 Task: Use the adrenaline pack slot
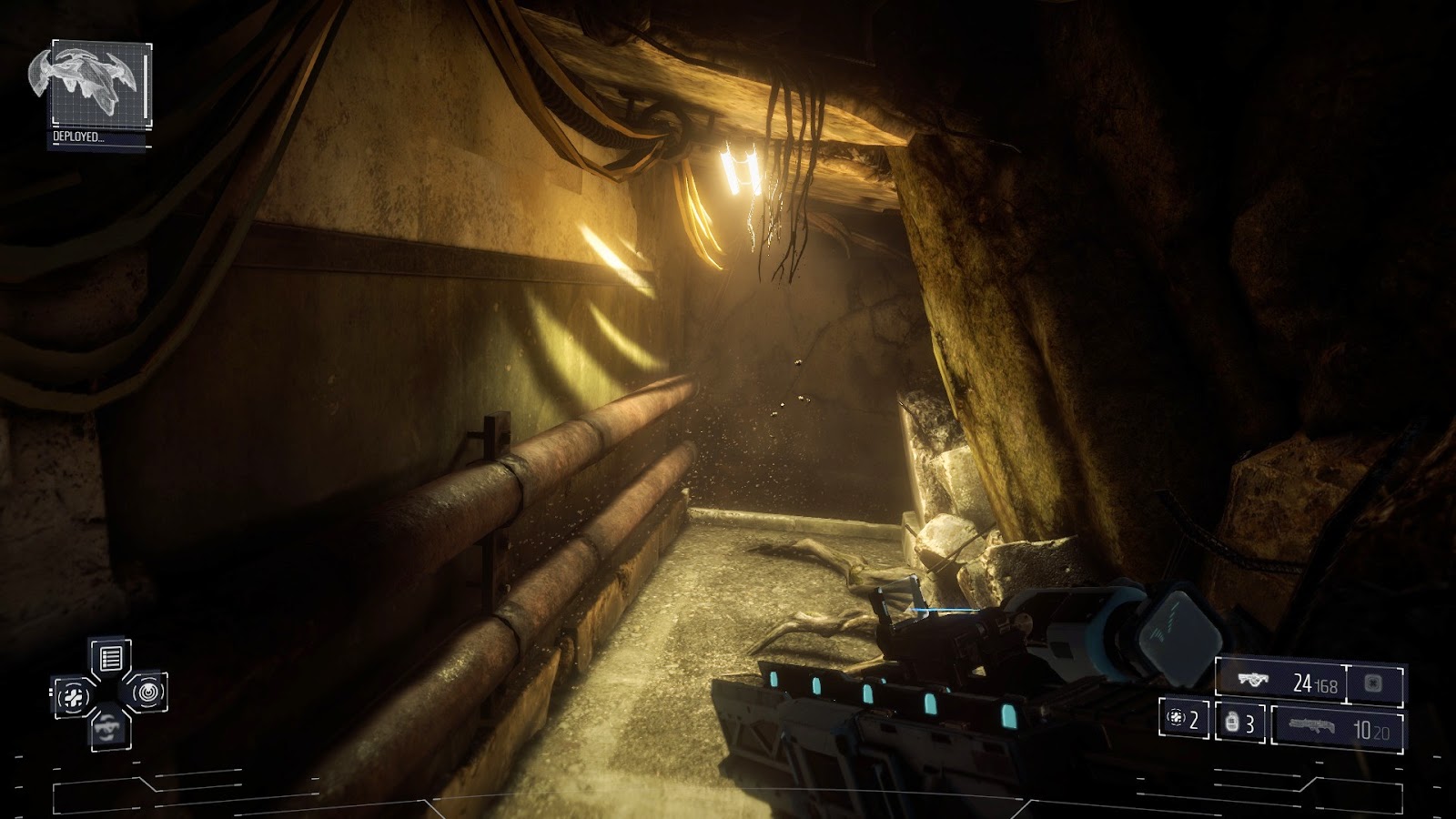coord(1185,719)
